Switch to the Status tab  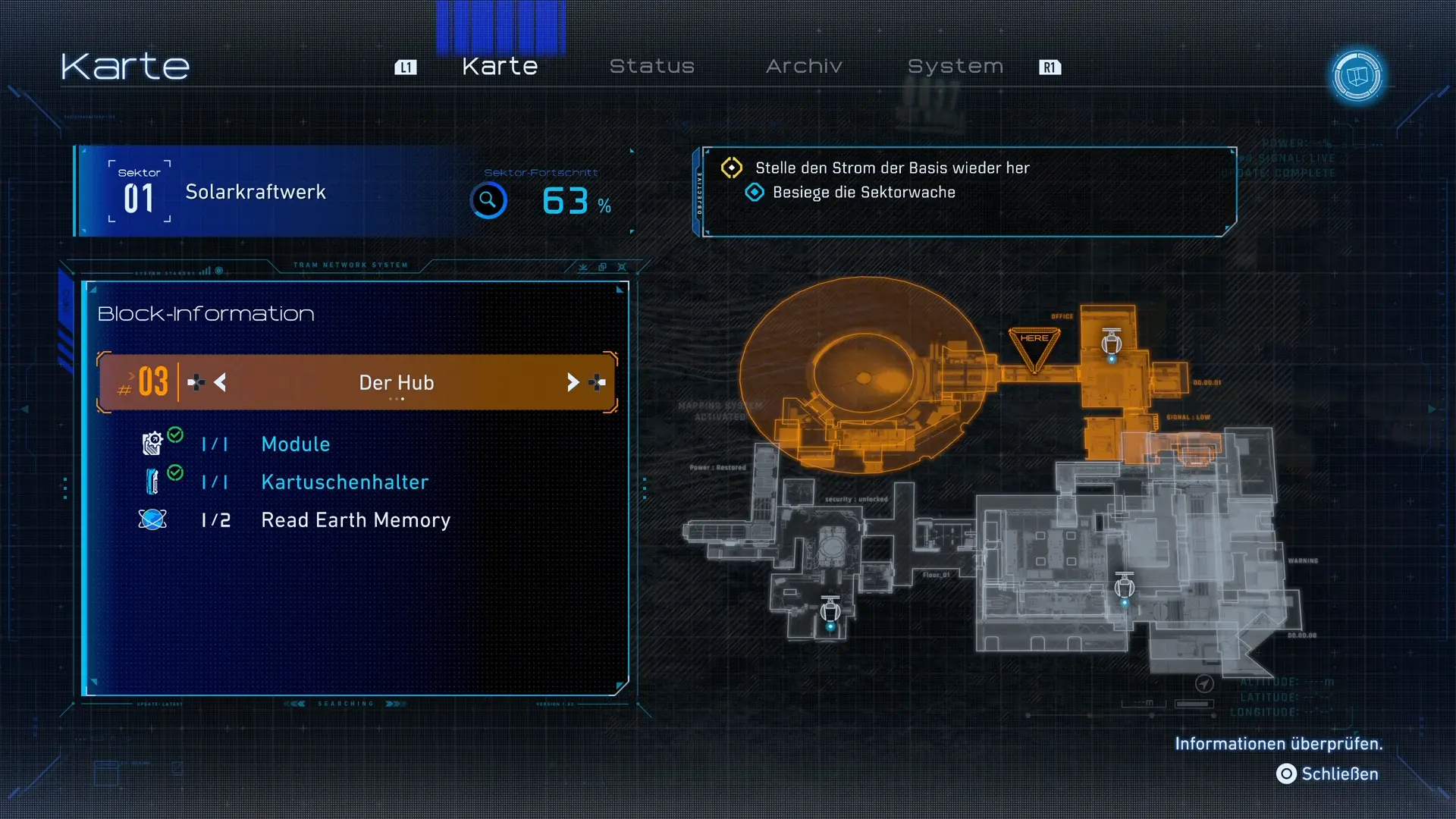click(651, 67)
